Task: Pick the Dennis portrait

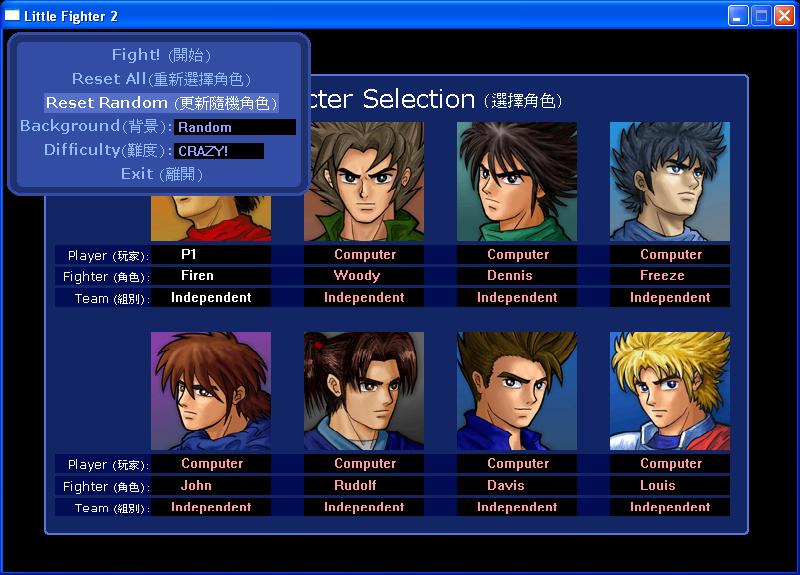Action: [517, 181]
